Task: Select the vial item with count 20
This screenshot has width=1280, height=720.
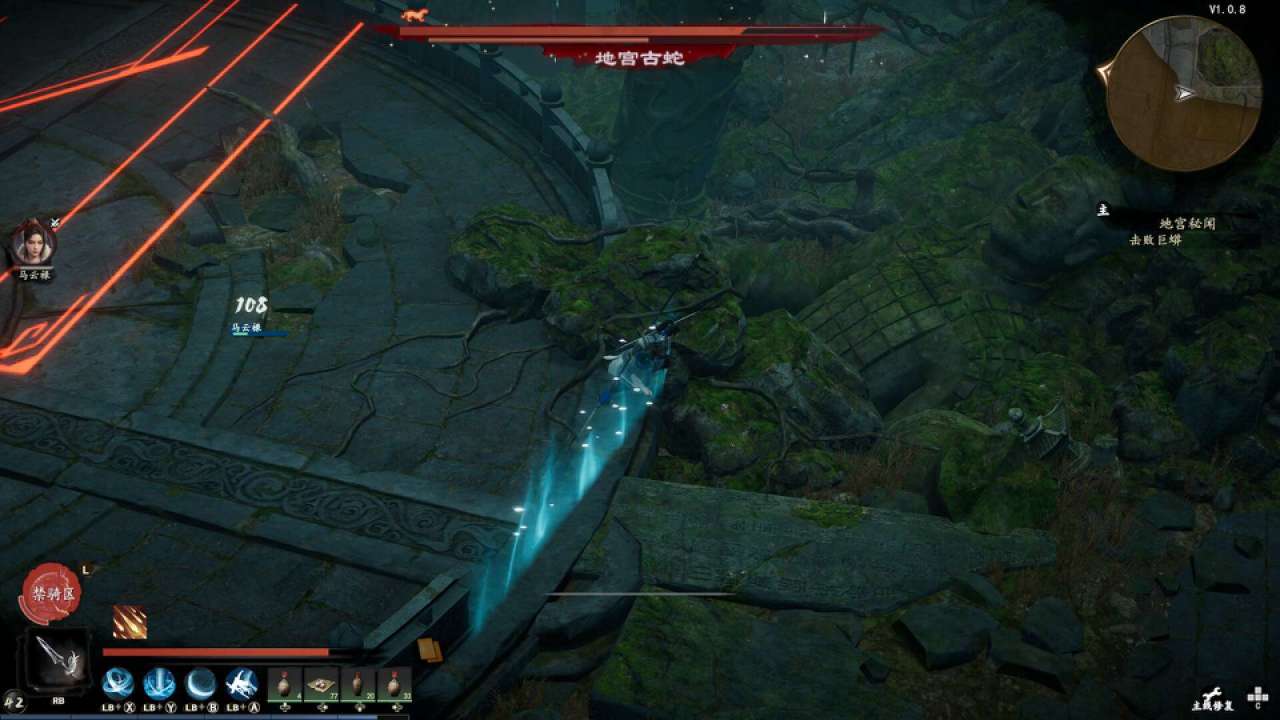Action: point(357,684)
